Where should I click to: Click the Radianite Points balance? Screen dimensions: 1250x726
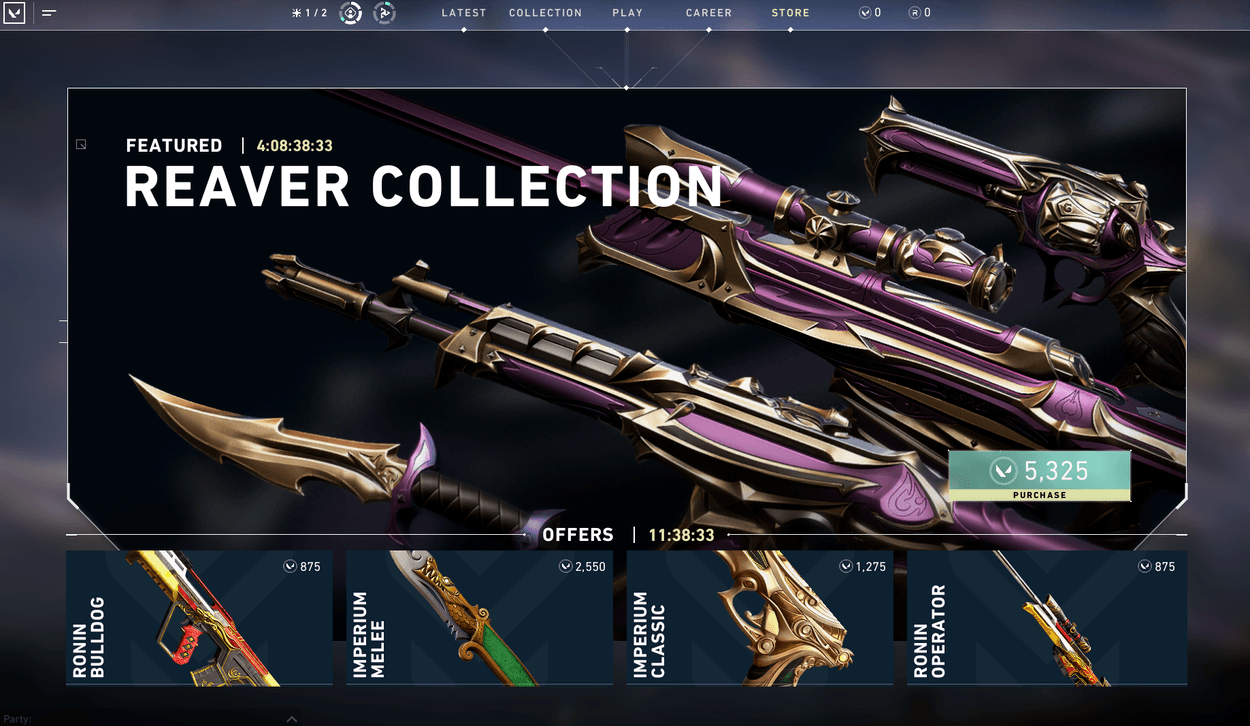pyautogui.click(x=920, y=13)
